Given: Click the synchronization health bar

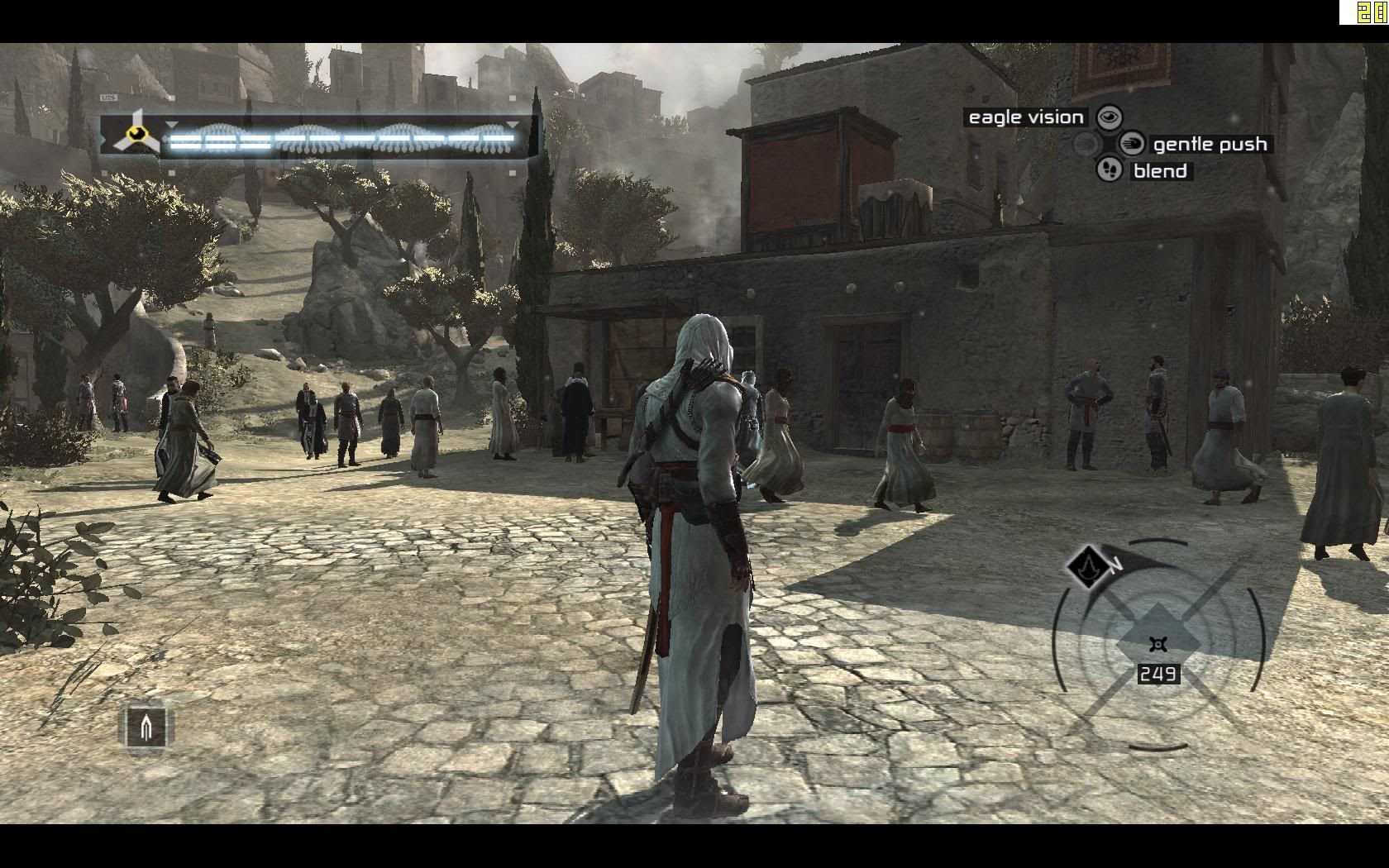Looking at the screenshot, I should pos(347,137).
